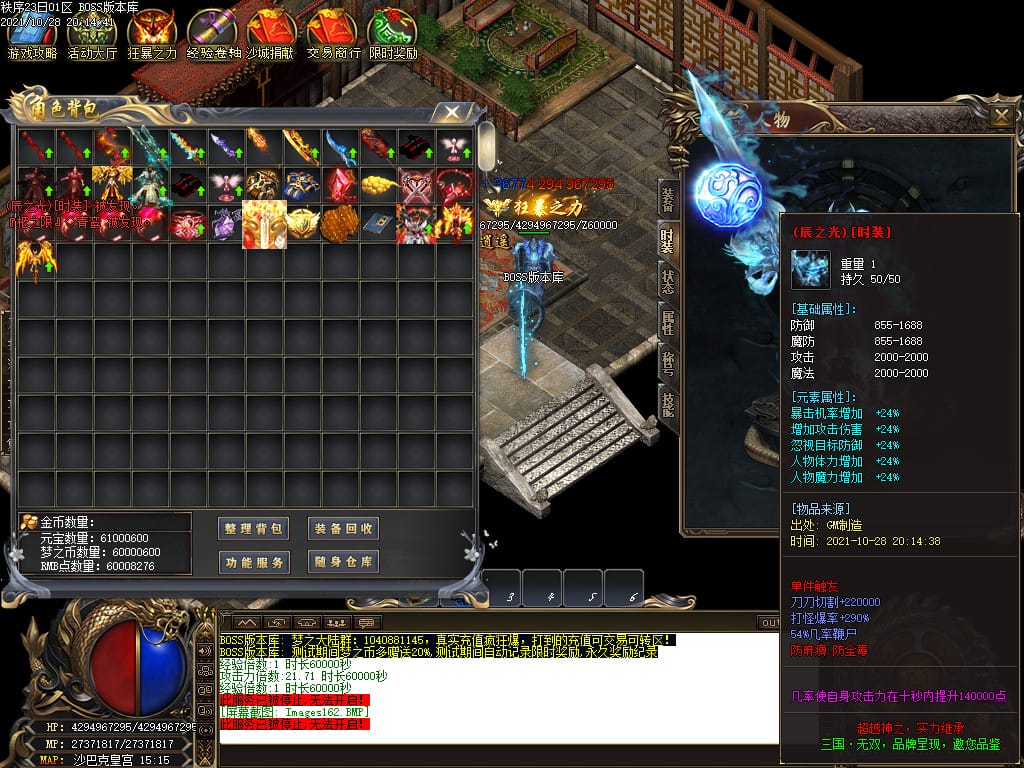The image size is (1024, 768).
Task: Click the 装备回收 equipment recycle button
Action: click(343, 528)
